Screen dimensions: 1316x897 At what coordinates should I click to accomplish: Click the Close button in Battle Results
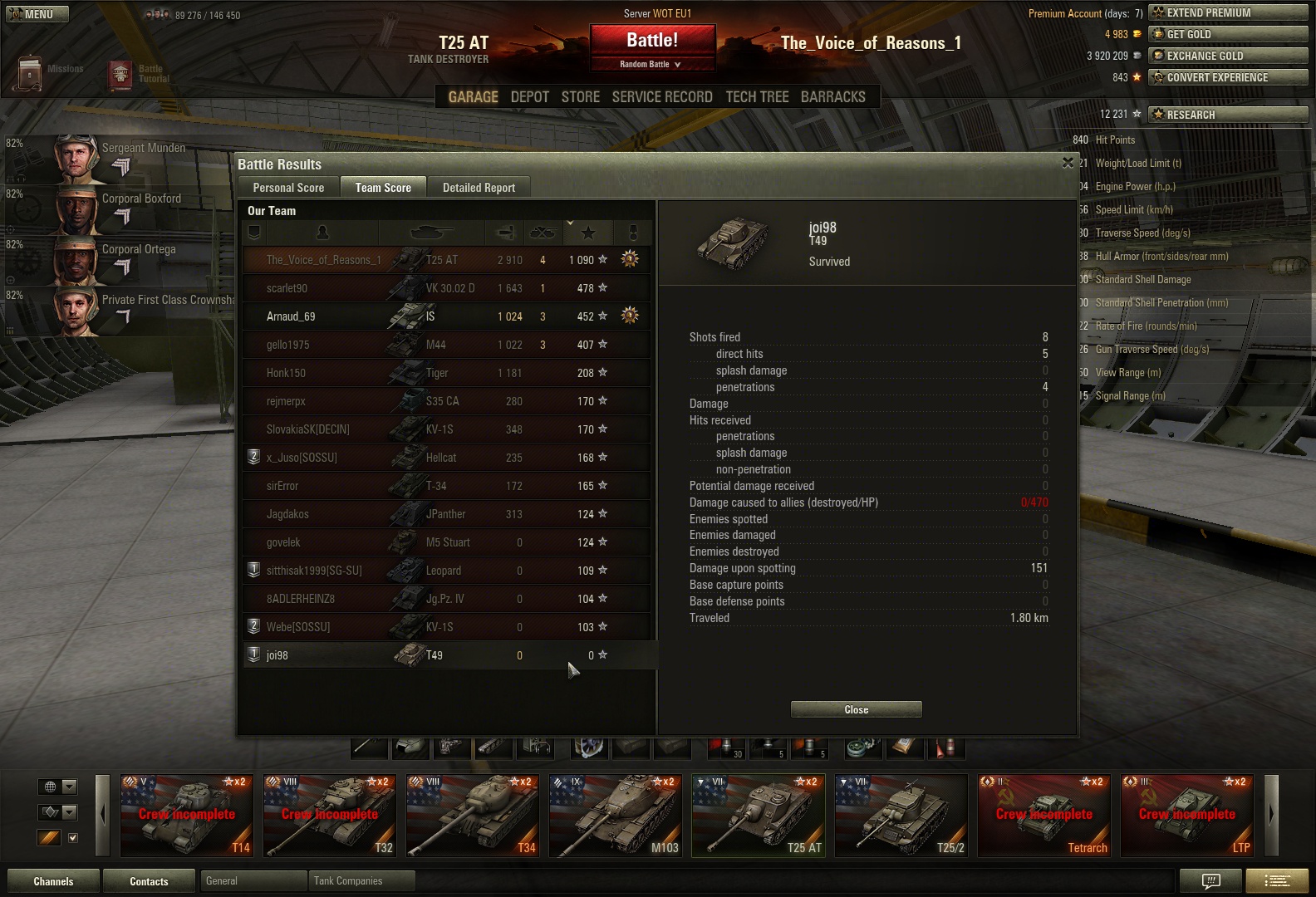tap(856, 709)
